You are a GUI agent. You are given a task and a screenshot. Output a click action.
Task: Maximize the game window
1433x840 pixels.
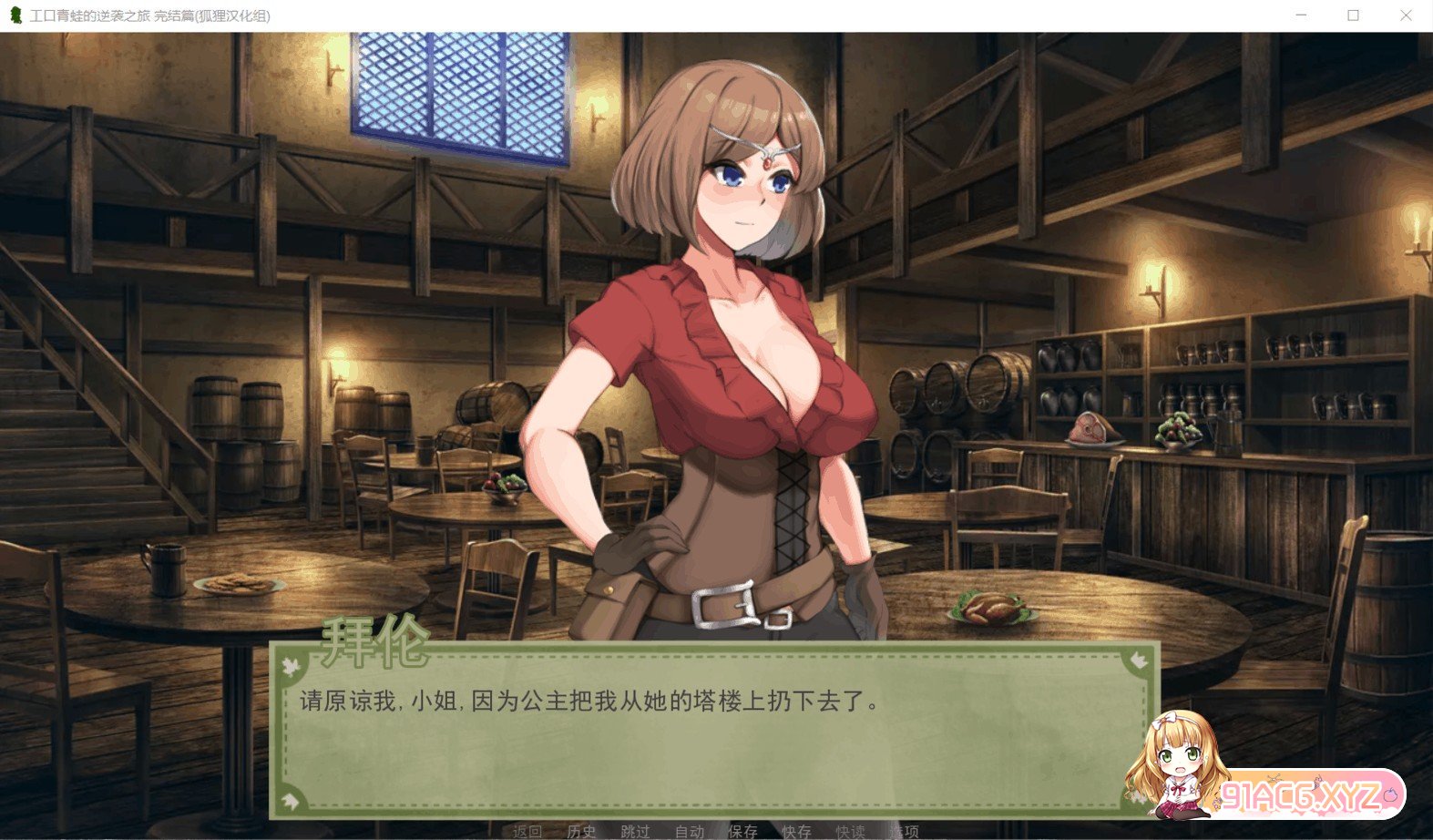[1353, 15]
